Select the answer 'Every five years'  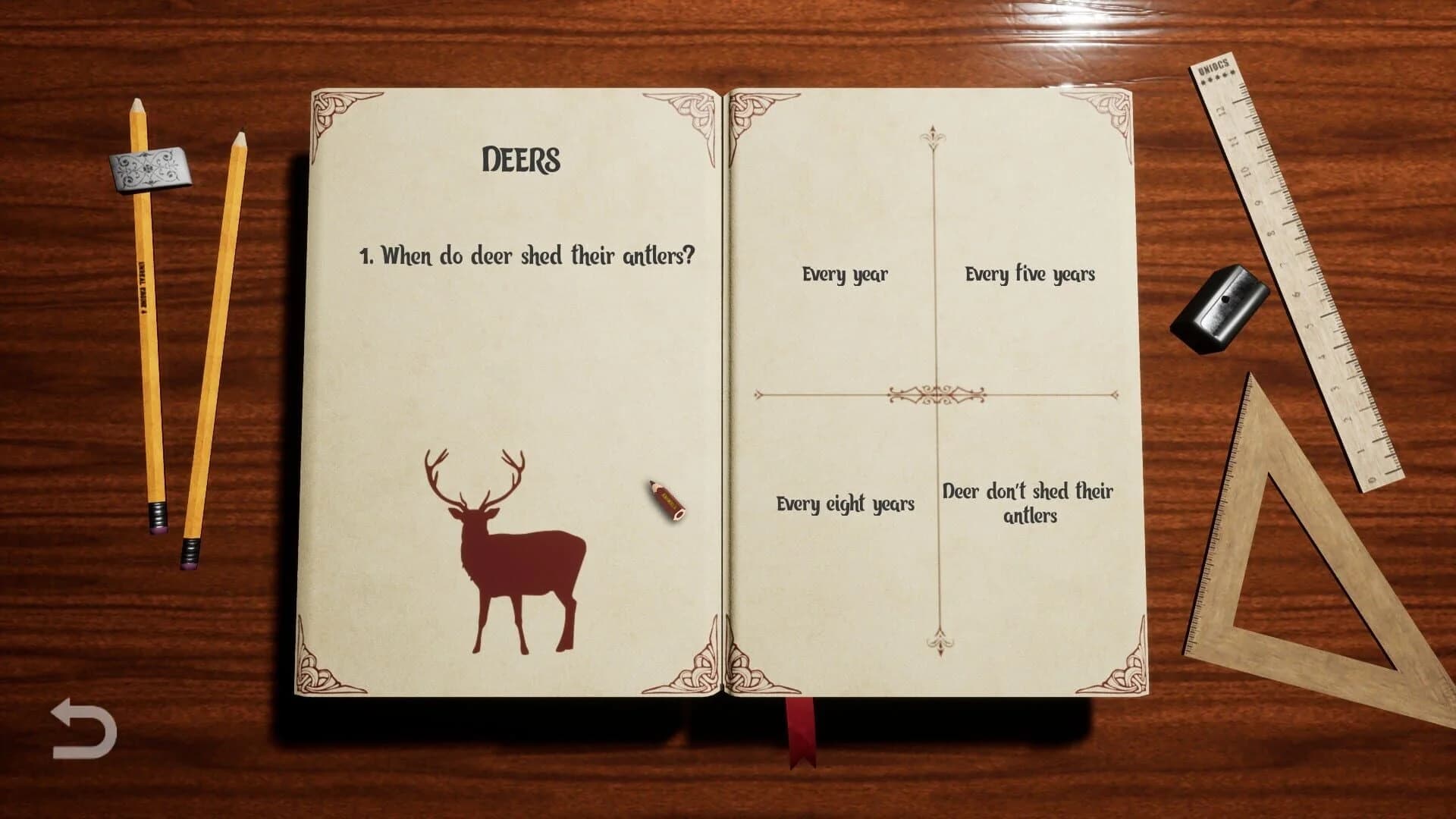[1029, 274]
